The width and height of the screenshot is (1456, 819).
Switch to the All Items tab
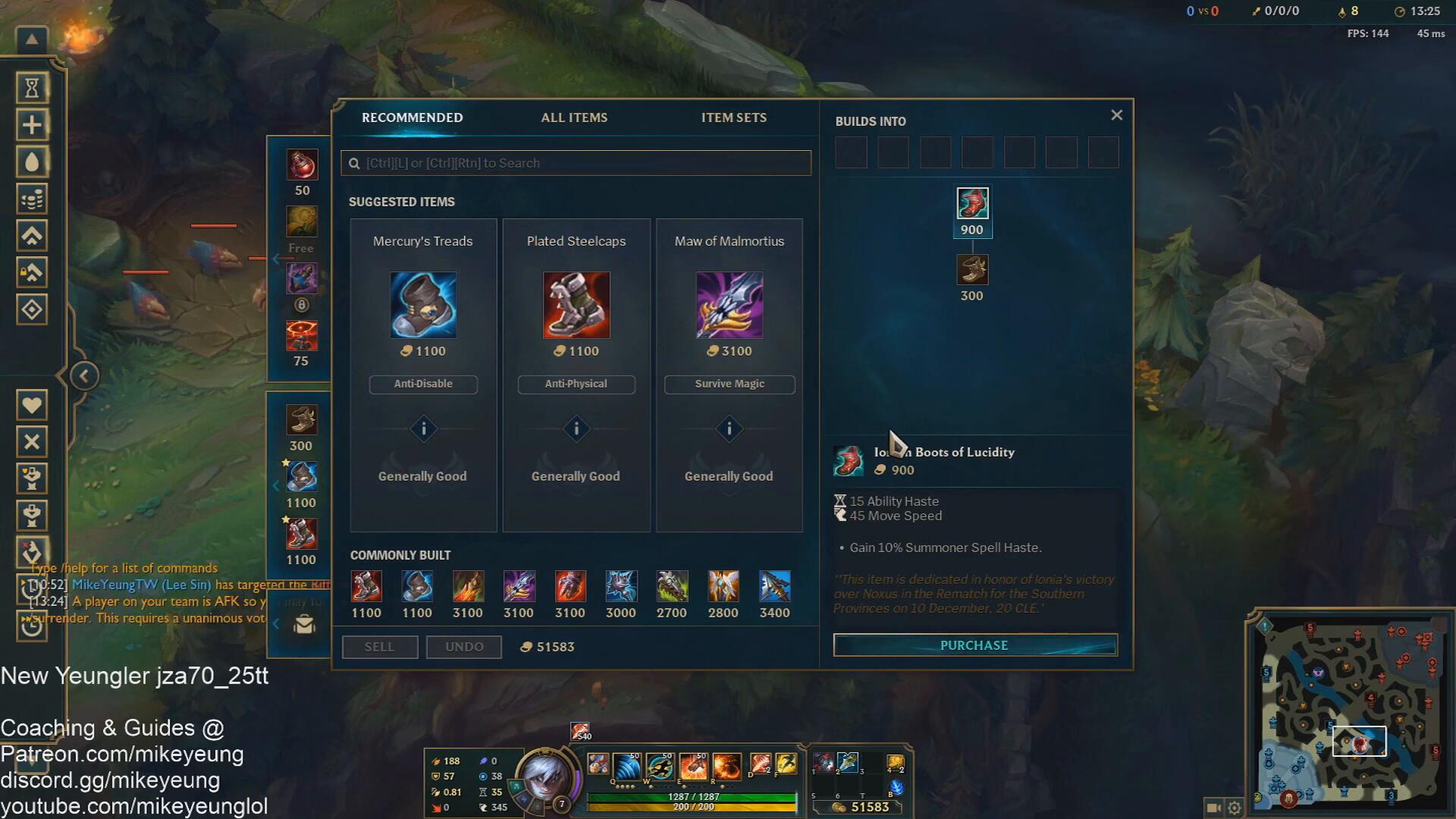(x=574, y=118)
